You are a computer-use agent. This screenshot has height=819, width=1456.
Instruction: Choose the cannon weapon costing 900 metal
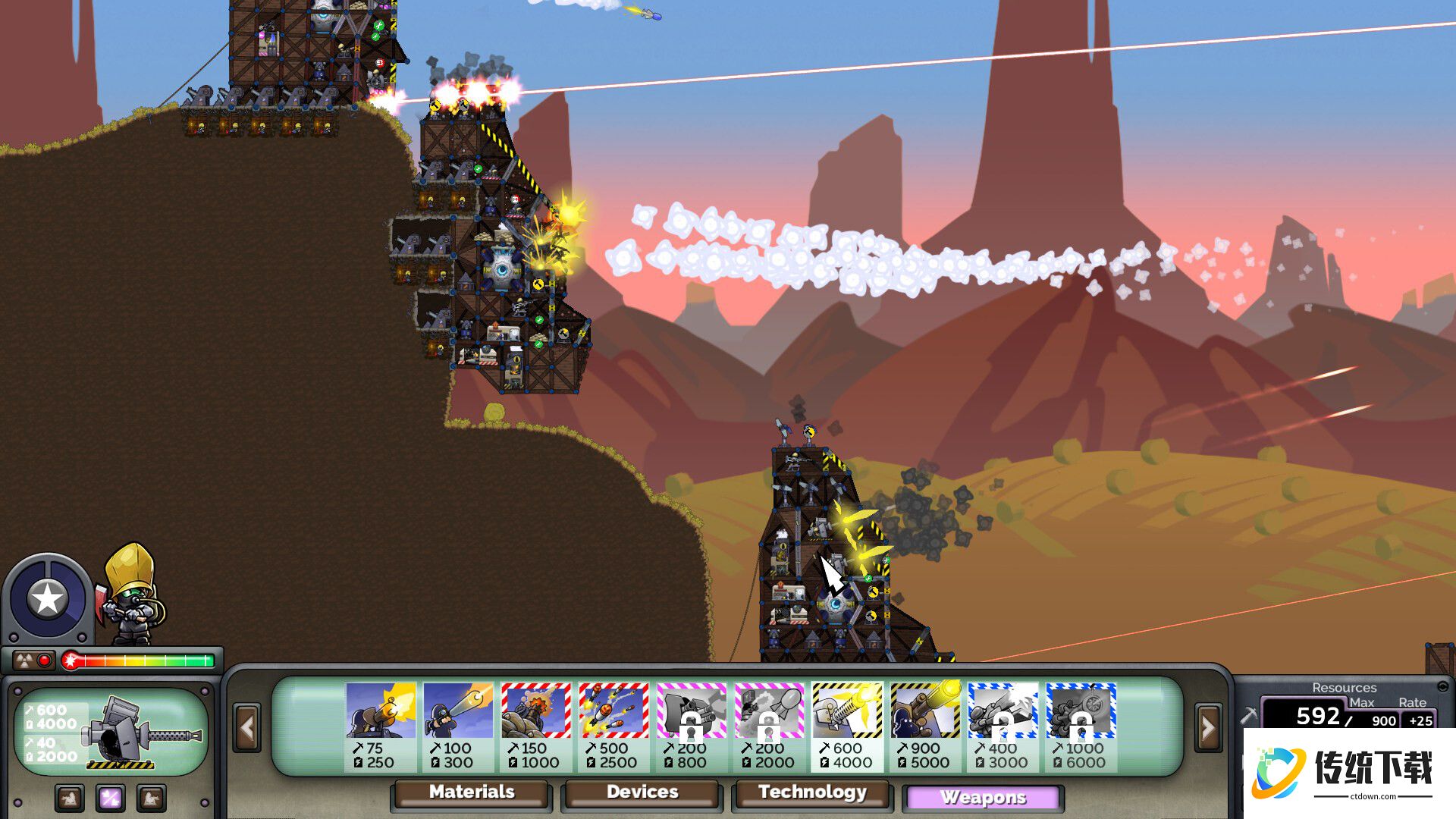925,726
